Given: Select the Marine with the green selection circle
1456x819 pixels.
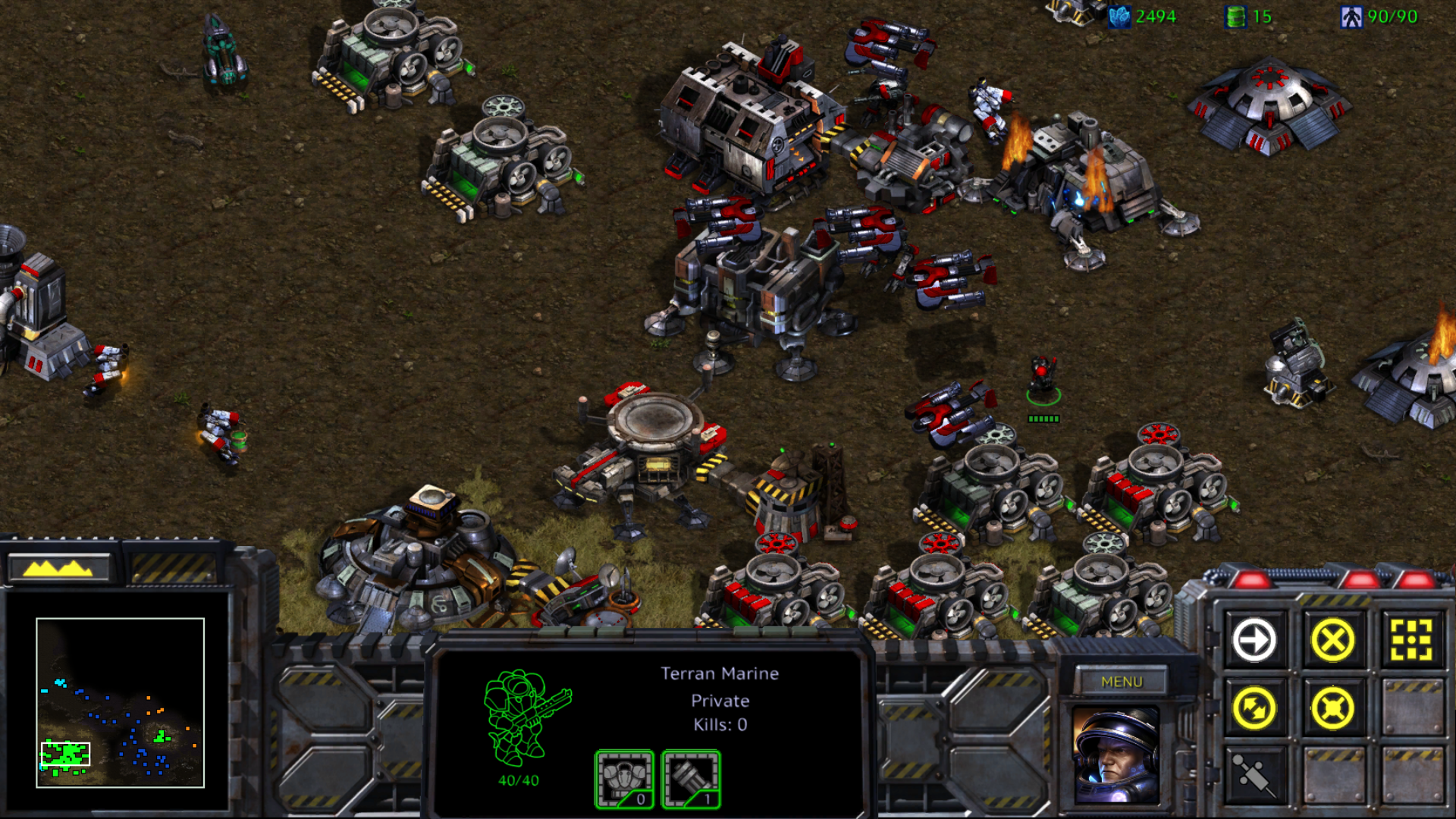Looking at the screenshot, I should coord(1043,377).
